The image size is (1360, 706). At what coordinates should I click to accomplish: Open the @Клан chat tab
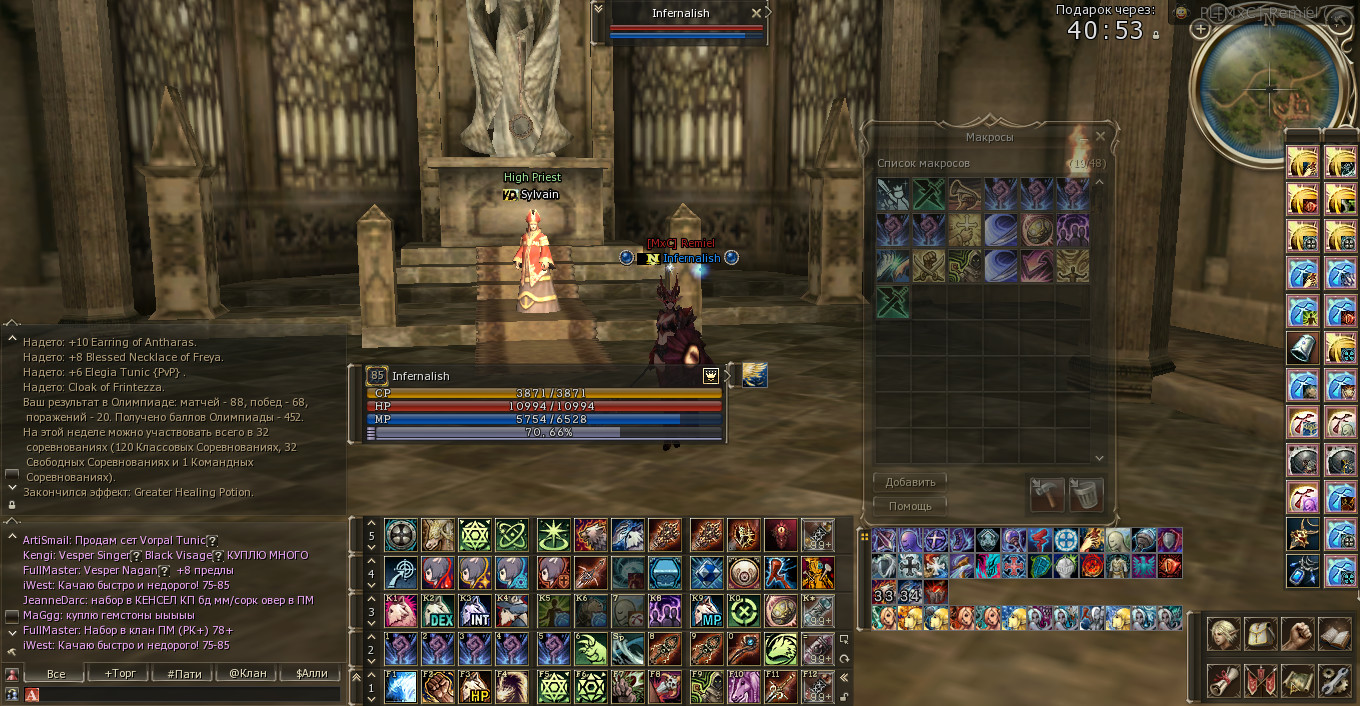coord(248,673)
